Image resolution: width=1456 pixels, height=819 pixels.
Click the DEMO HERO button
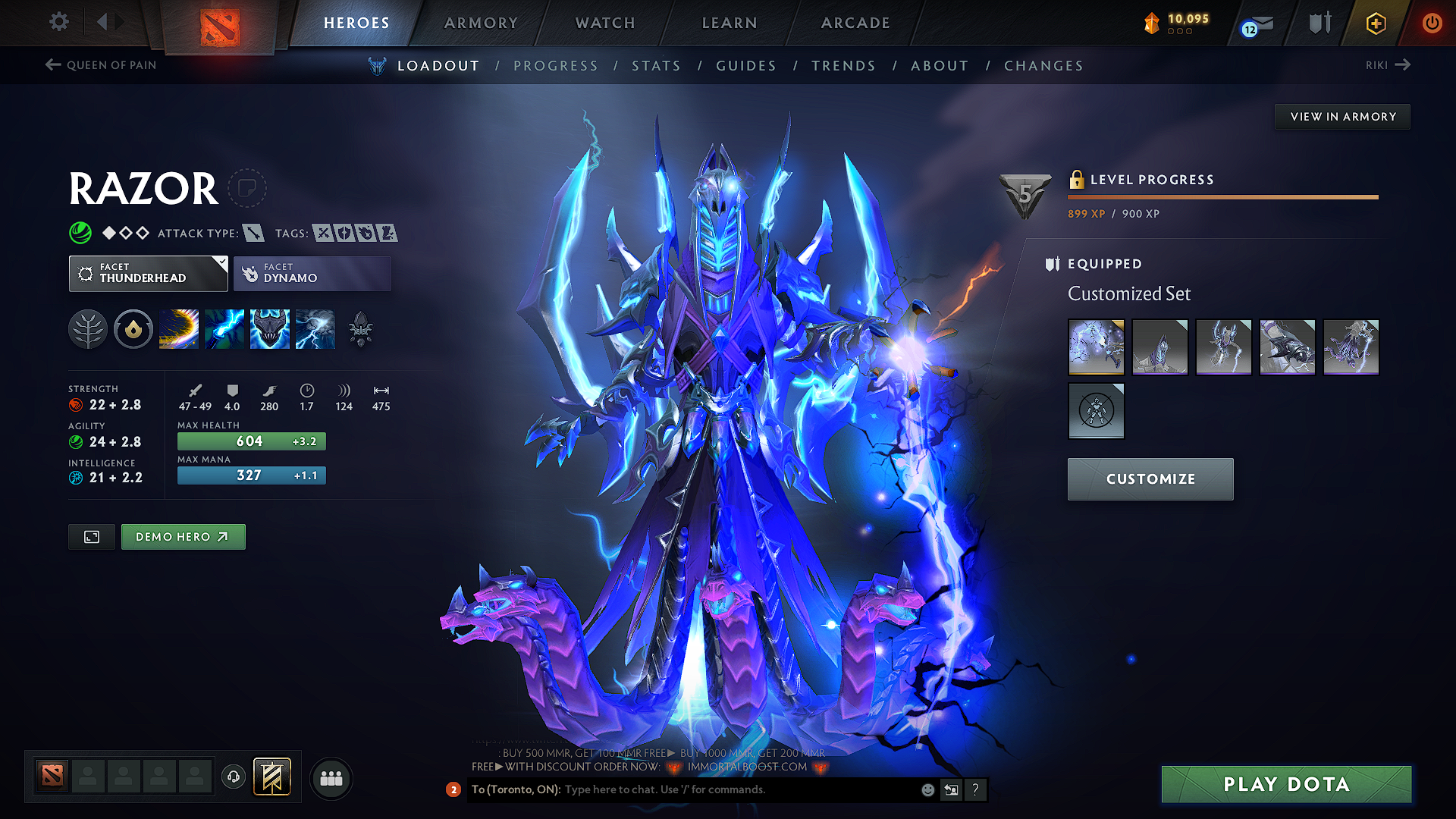pos(183,536)
